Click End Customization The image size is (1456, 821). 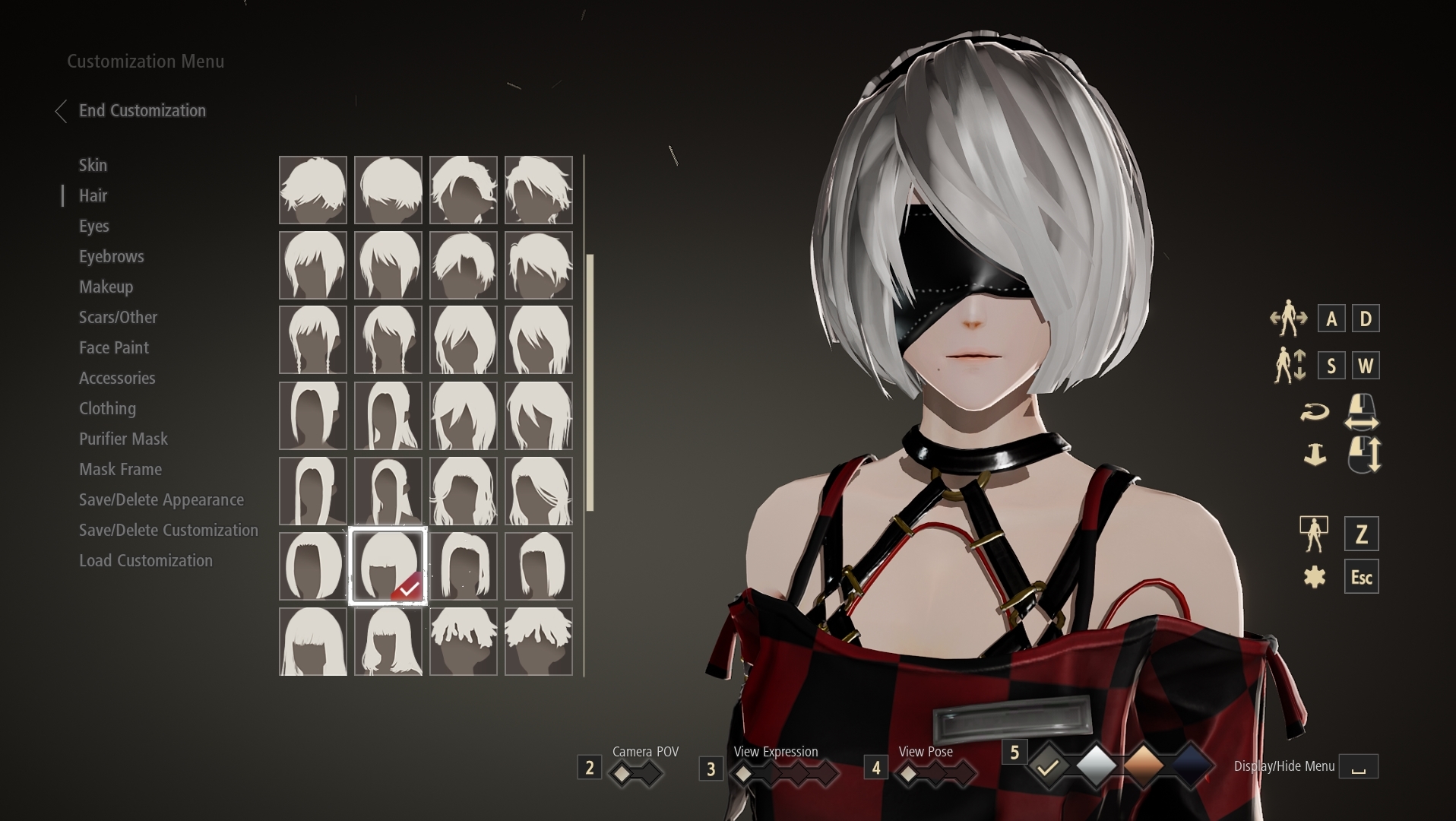(x=141, y=110)
